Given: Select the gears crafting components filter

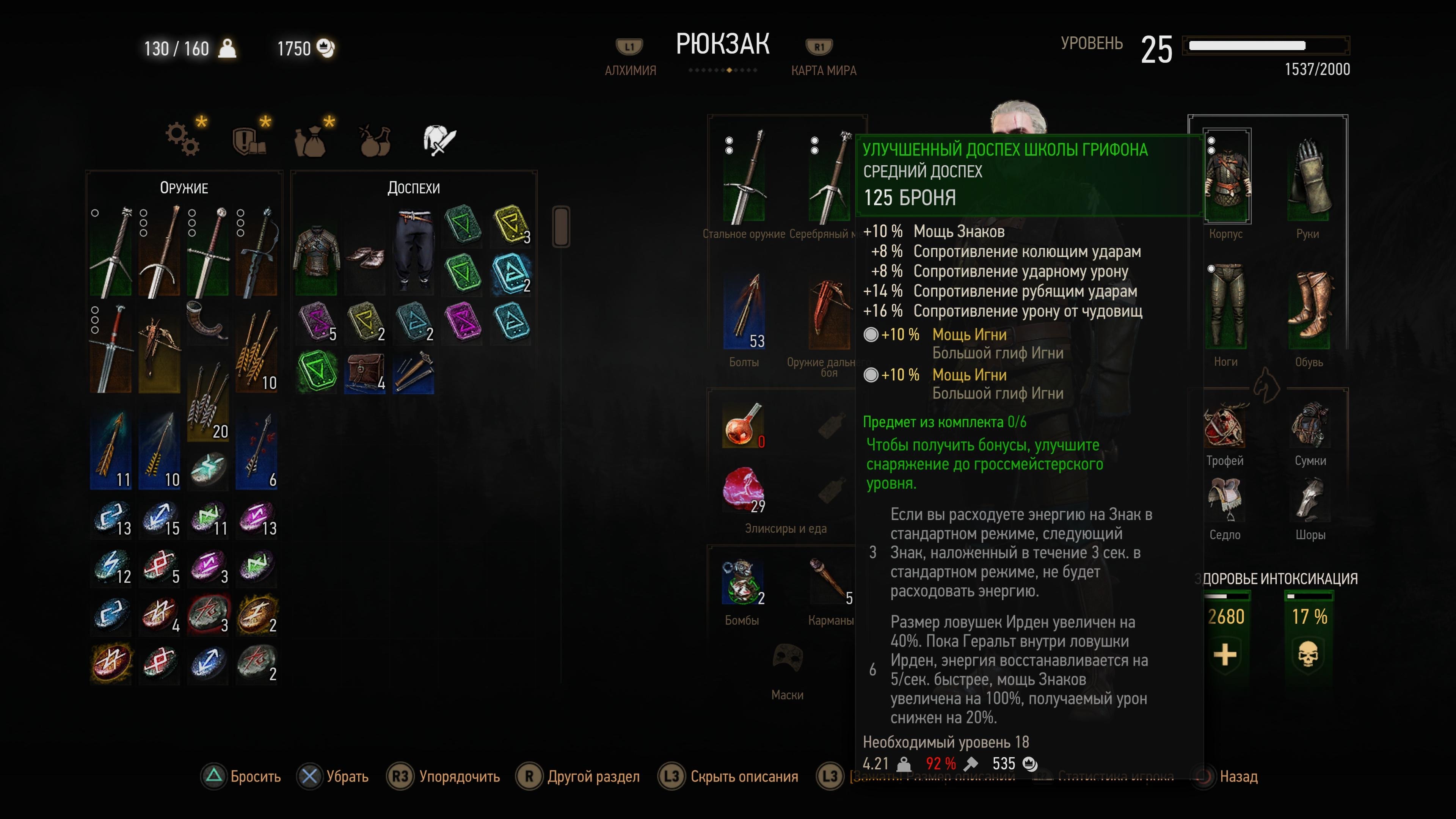Looking at the screenshot, I should 182,139.
